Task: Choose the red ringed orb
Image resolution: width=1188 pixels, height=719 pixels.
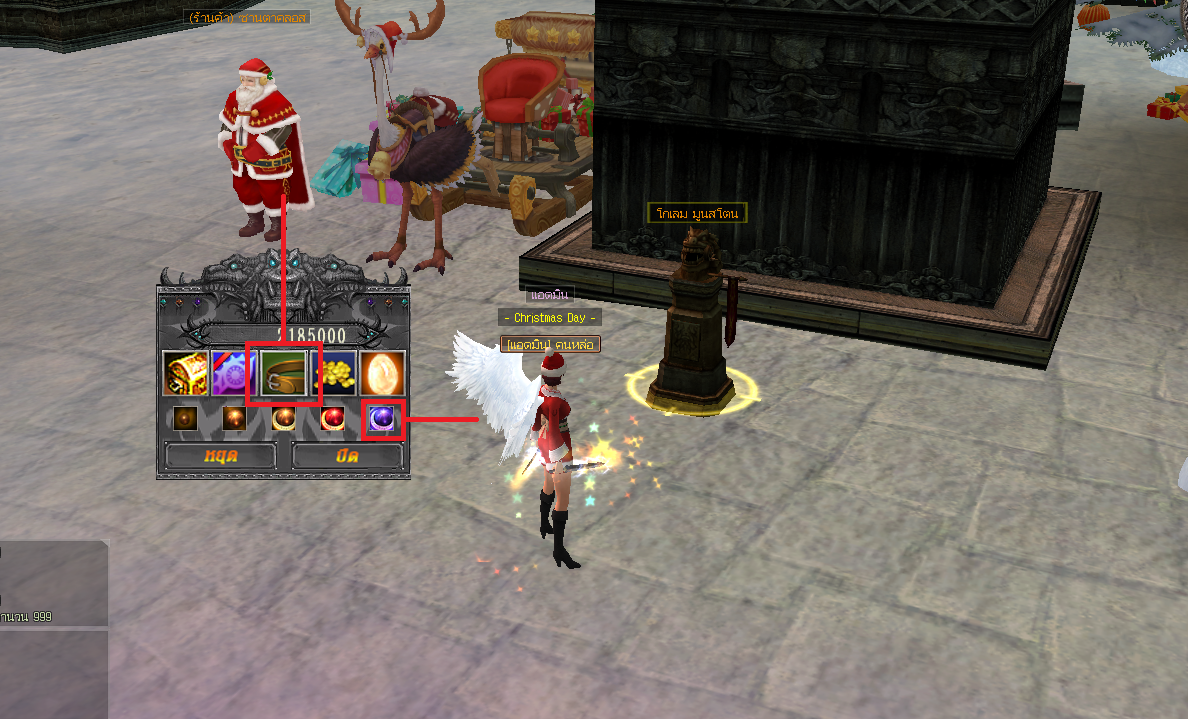Action: [x=333, y=419]
